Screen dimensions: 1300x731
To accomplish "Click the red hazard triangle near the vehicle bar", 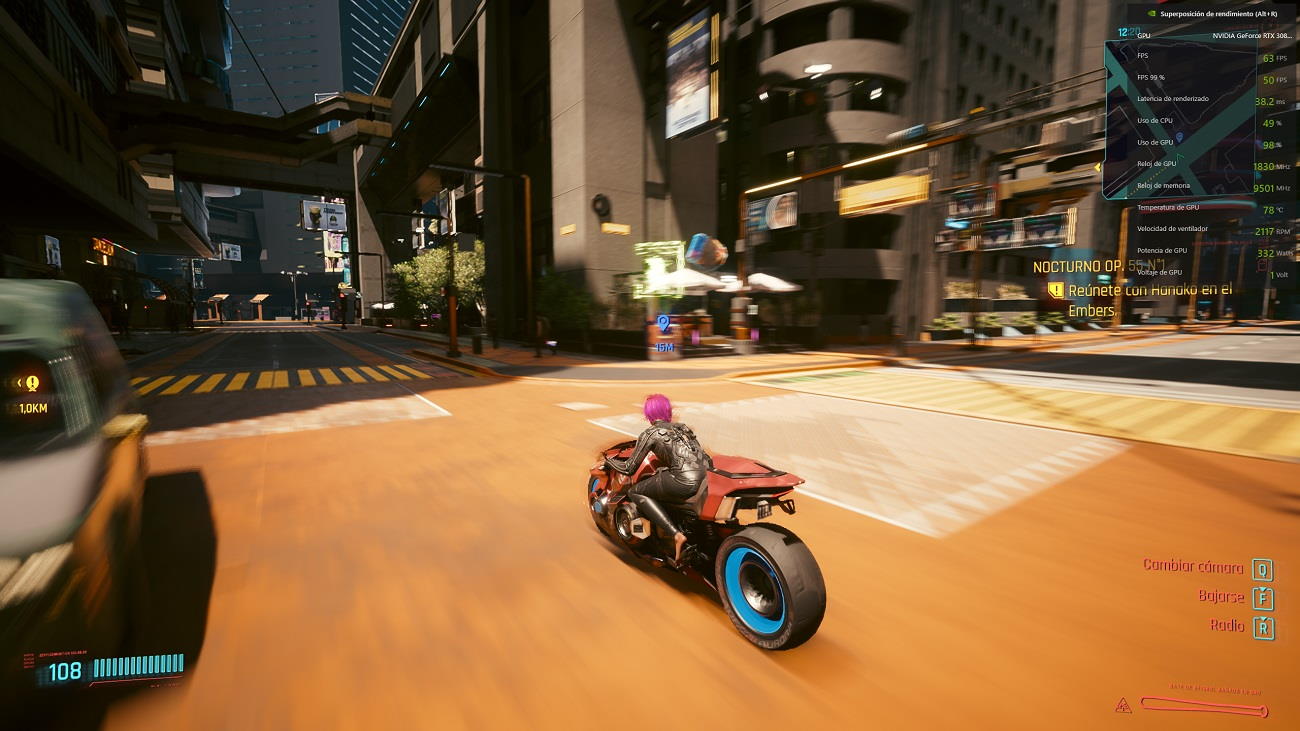I will tap(1122, 703).
